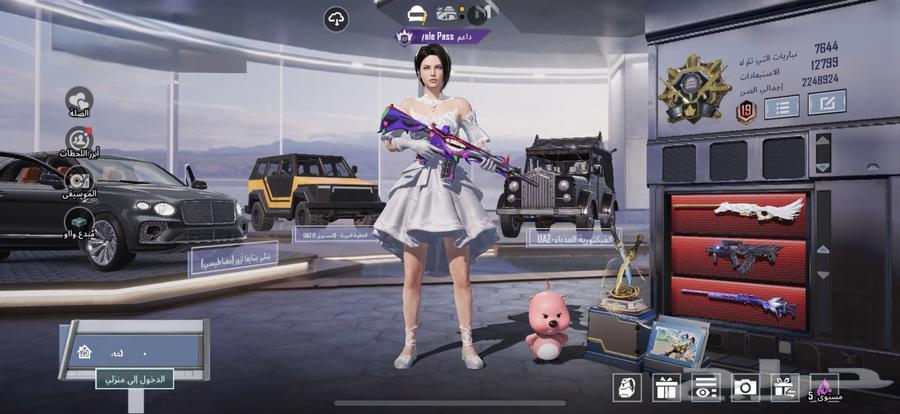Enter my home via the signboard button
This screenshot has width=900, height=414.
[x=134, y=379]
